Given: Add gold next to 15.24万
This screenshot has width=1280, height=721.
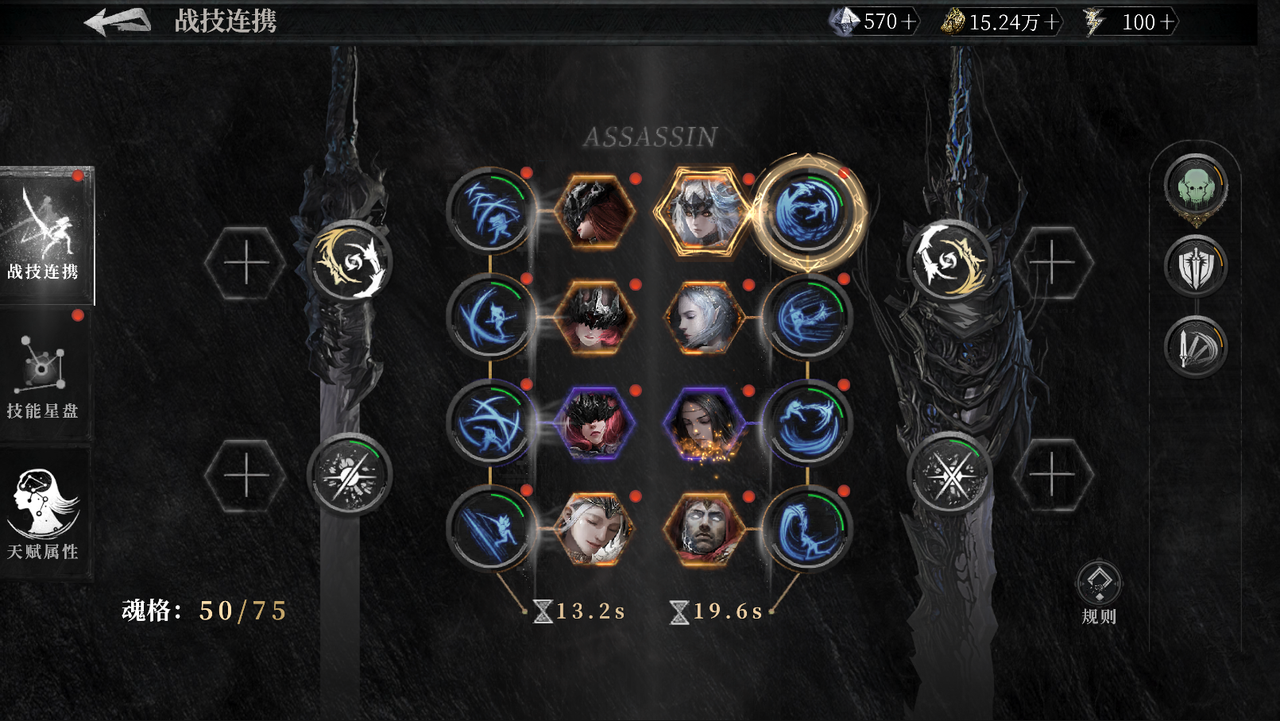Looking at the screenshot, I should (1049, 22).
